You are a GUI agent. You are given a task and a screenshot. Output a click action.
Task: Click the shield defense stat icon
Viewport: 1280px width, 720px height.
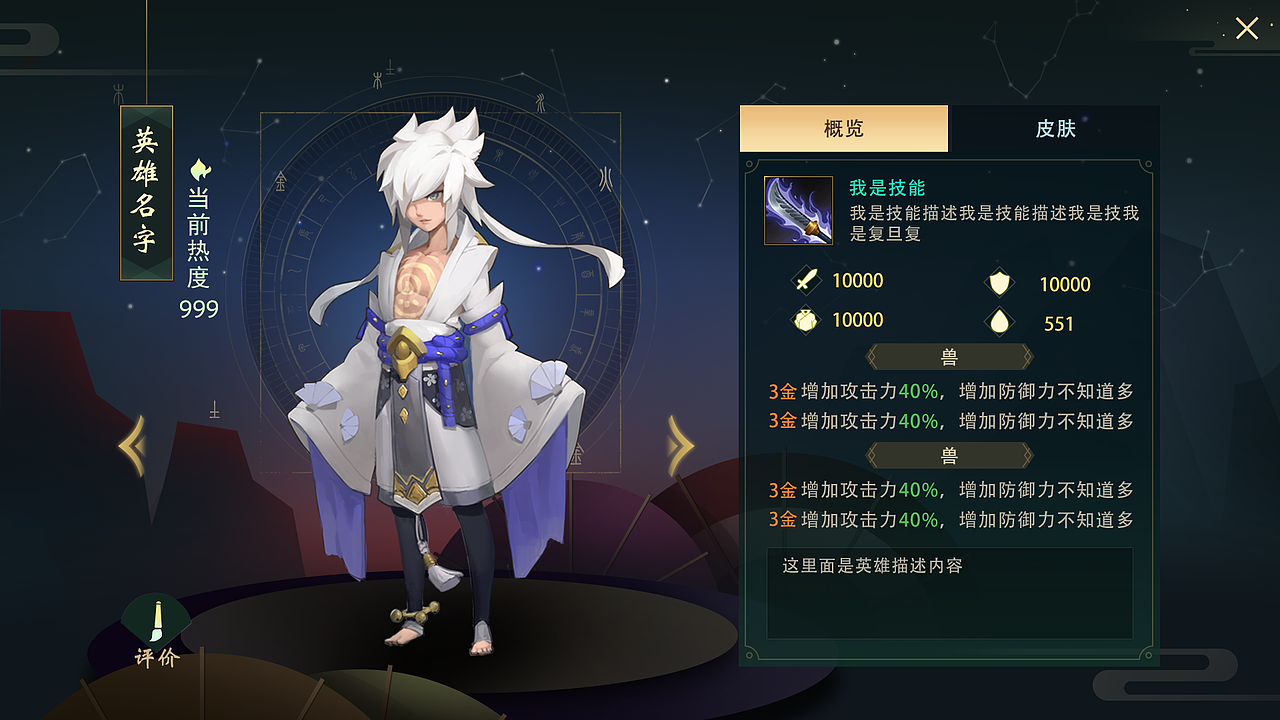pos(1001,284)
